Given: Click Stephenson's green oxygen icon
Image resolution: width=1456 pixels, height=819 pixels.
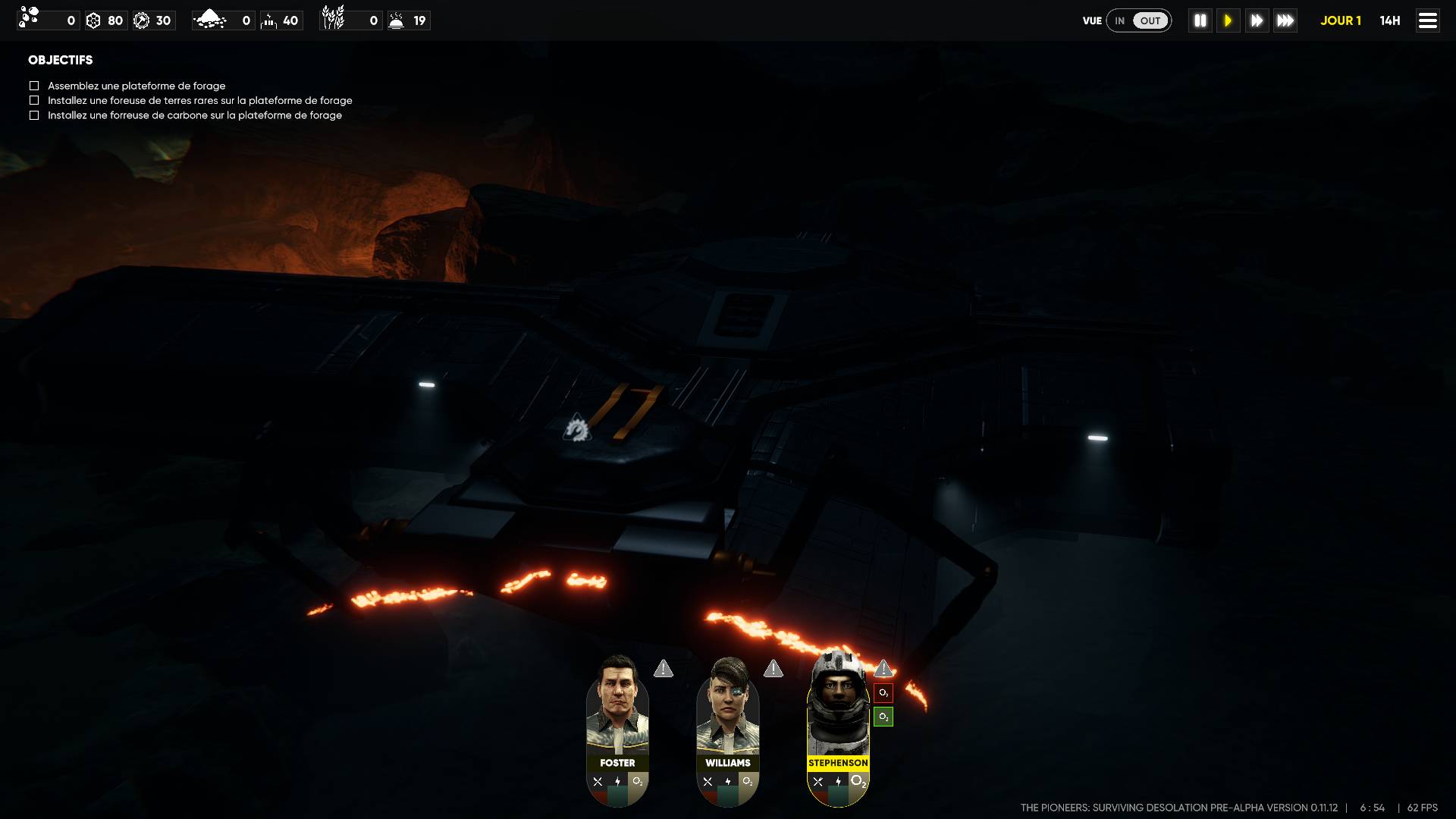Looking at the screenshot, I should 883,717.
